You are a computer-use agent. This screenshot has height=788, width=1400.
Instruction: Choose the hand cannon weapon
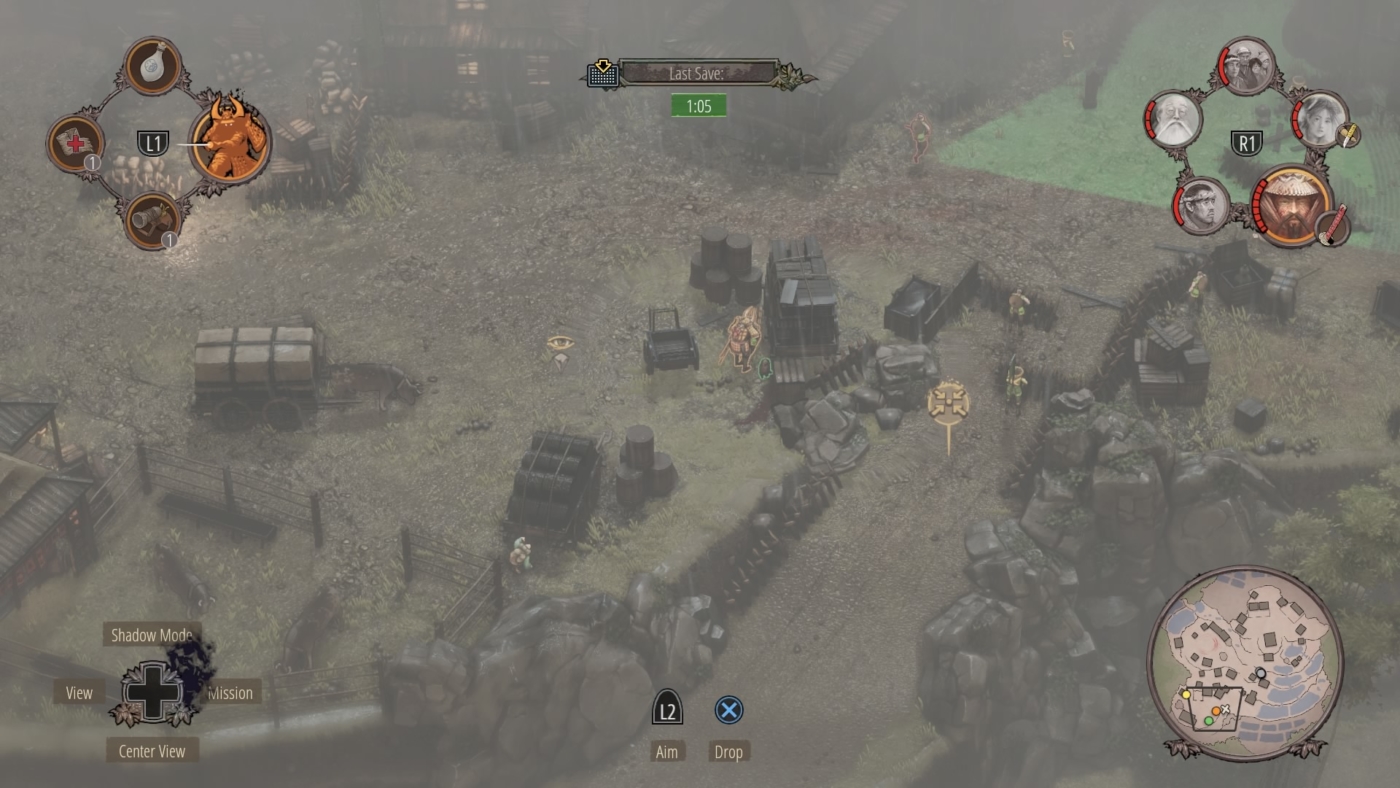(x=152, y=220)
